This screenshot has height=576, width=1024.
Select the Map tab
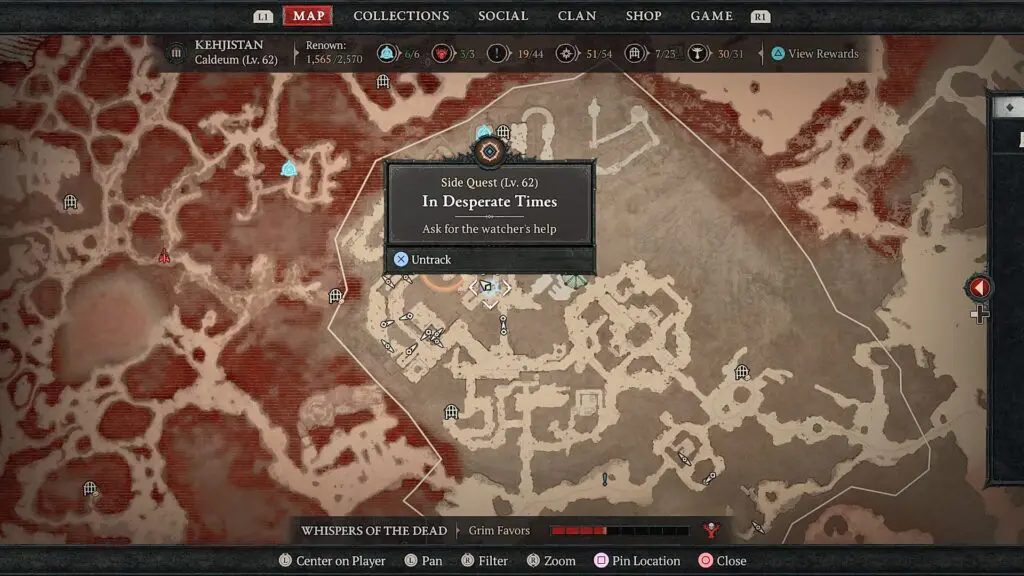308,16
